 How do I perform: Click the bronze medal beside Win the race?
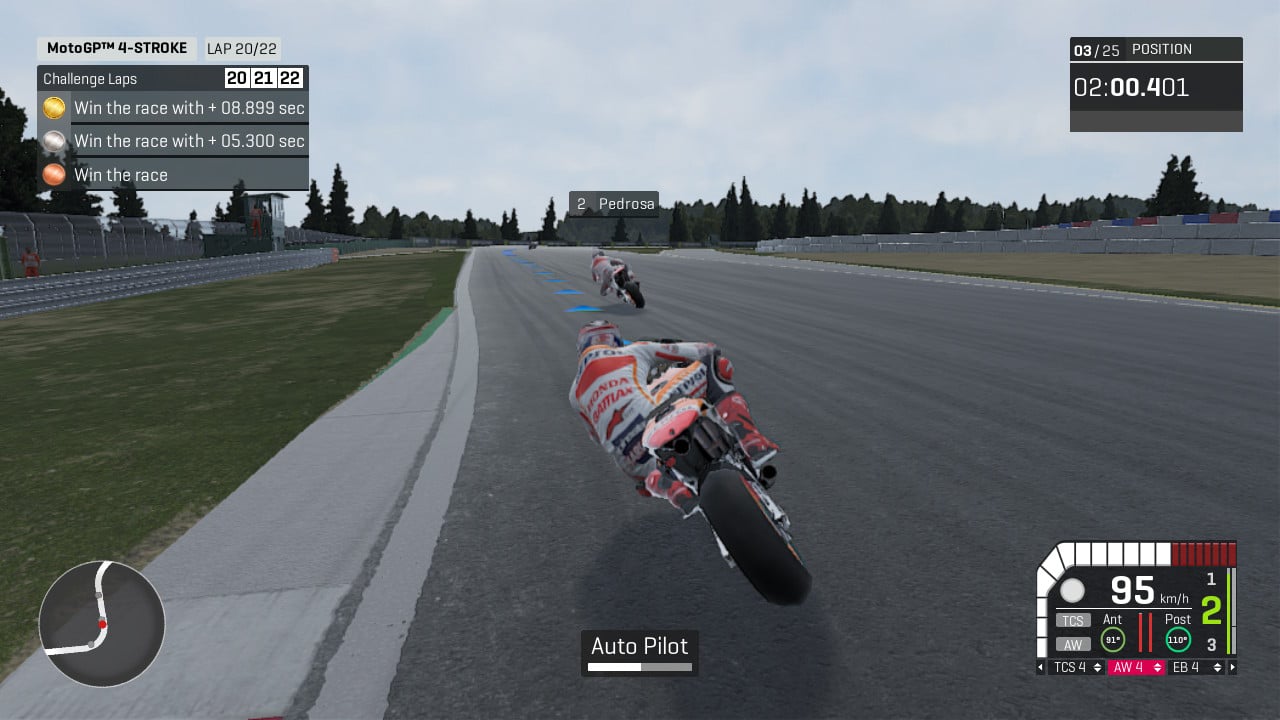[54, 174]
